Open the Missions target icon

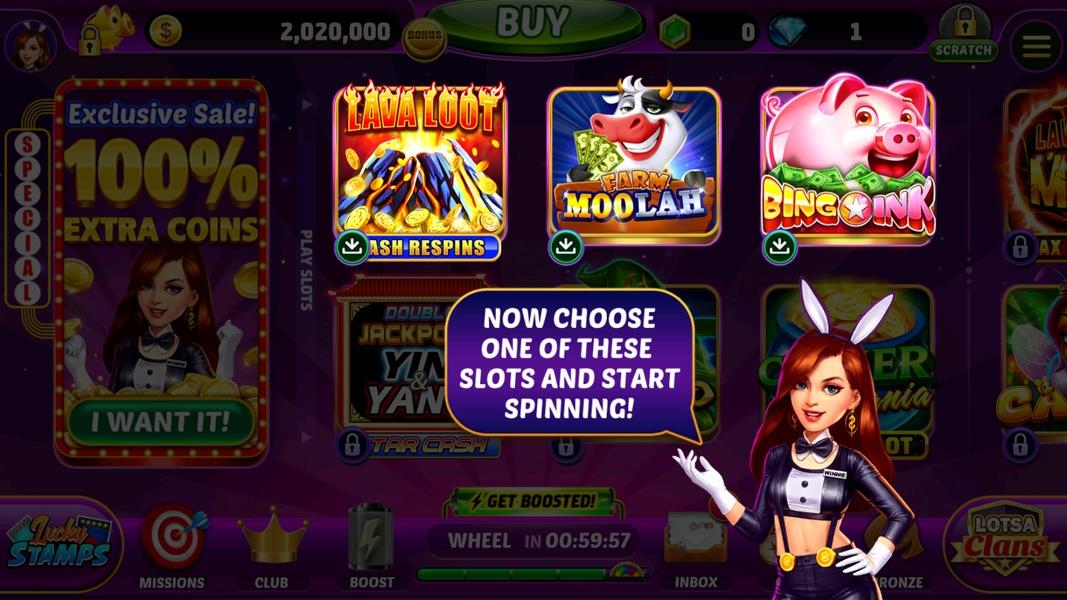tap(172, 545)
